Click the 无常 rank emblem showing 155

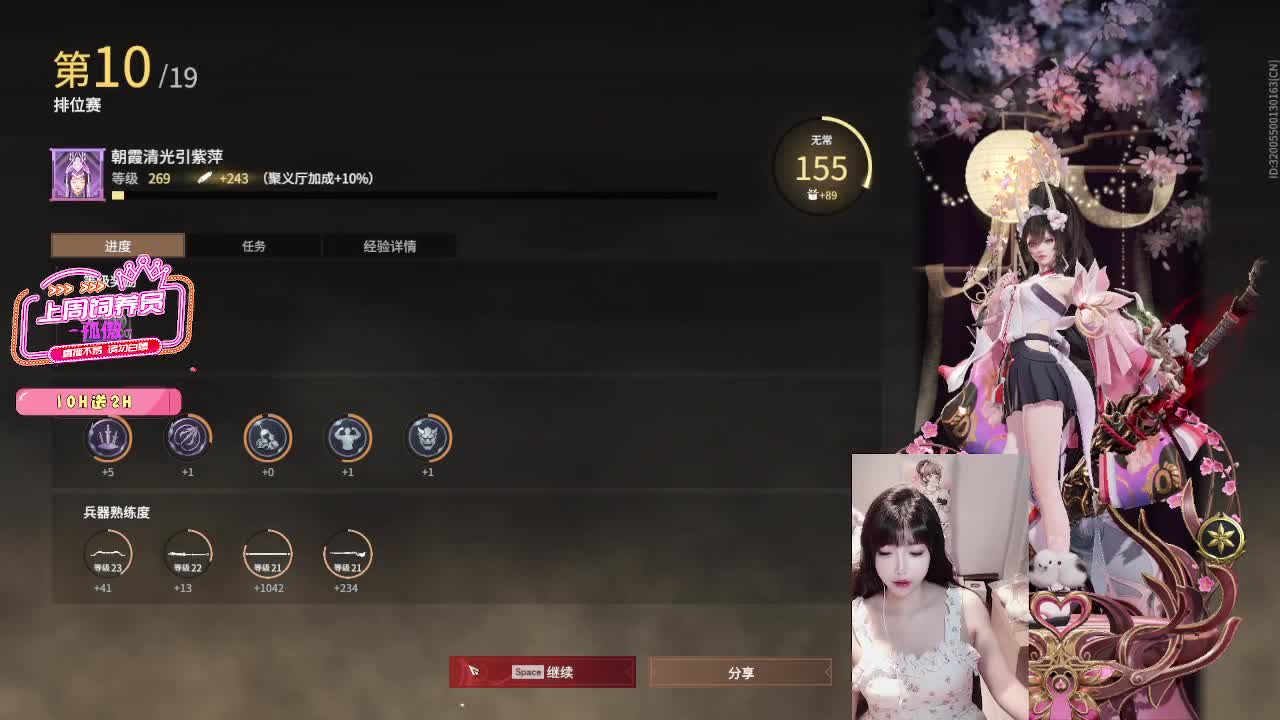point(818,168)
